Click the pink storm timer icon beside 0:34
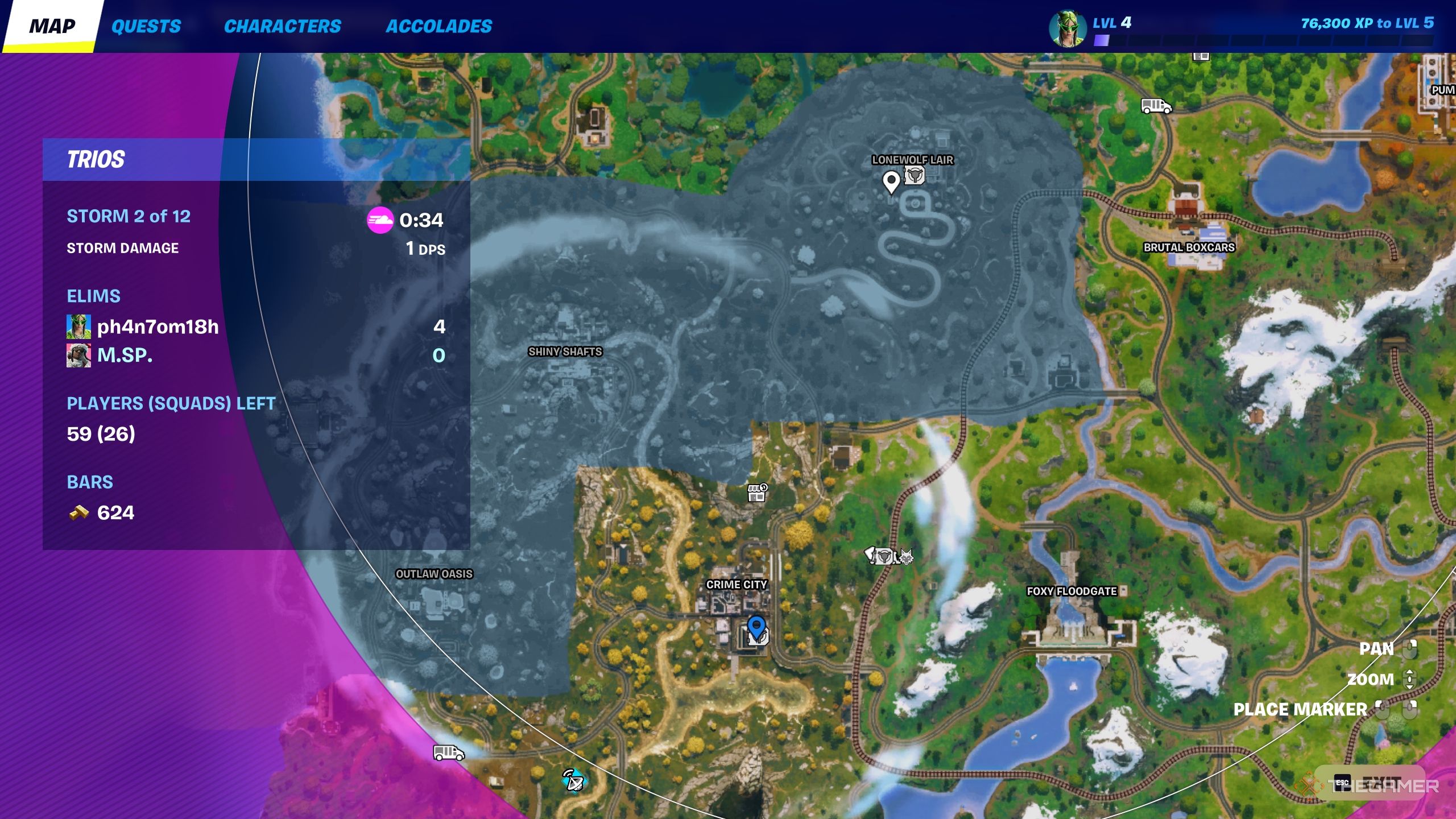 tap(382, 222)
